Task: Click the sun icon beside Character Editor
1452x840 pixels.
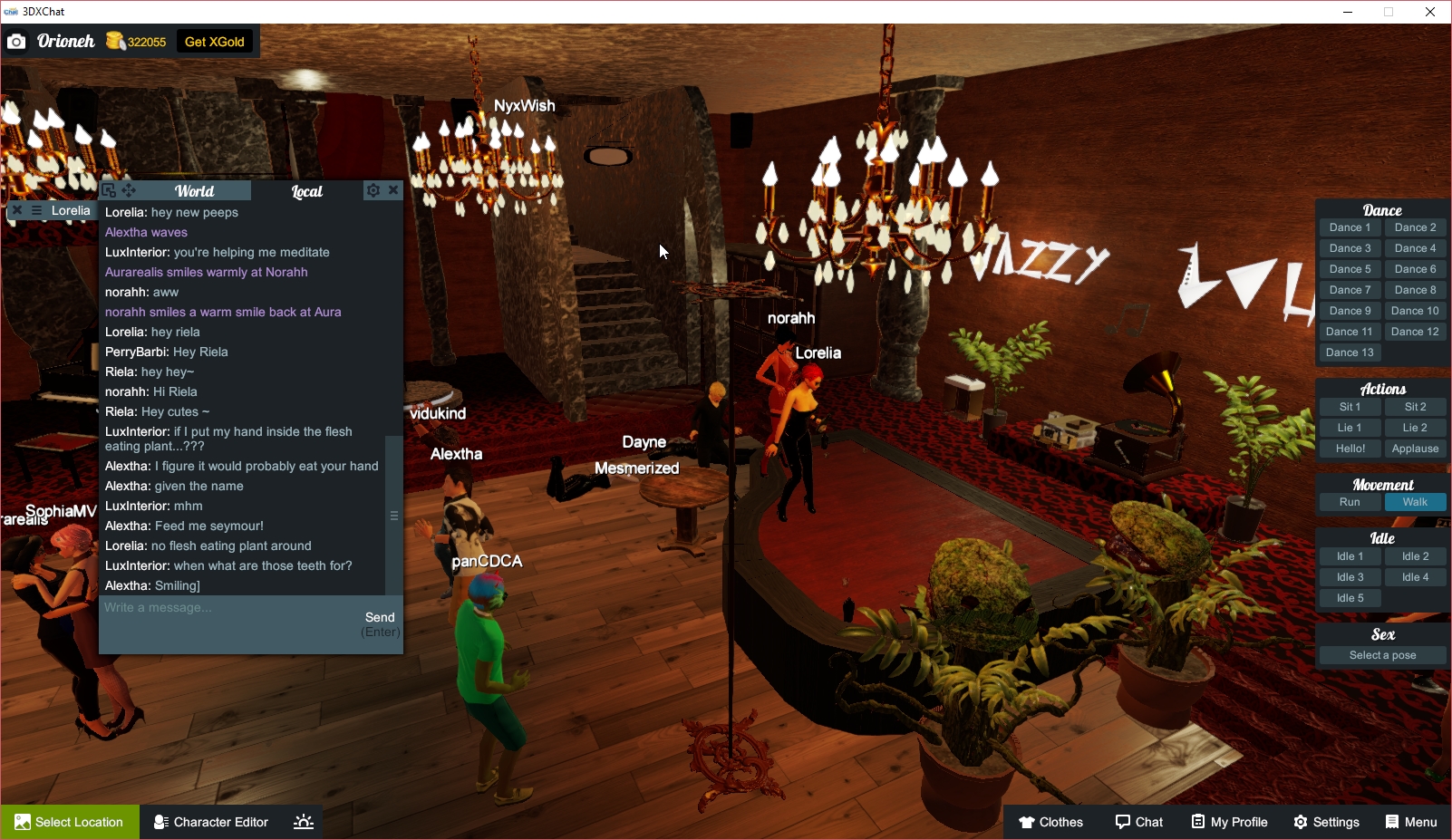Action: tap(302, 822)
